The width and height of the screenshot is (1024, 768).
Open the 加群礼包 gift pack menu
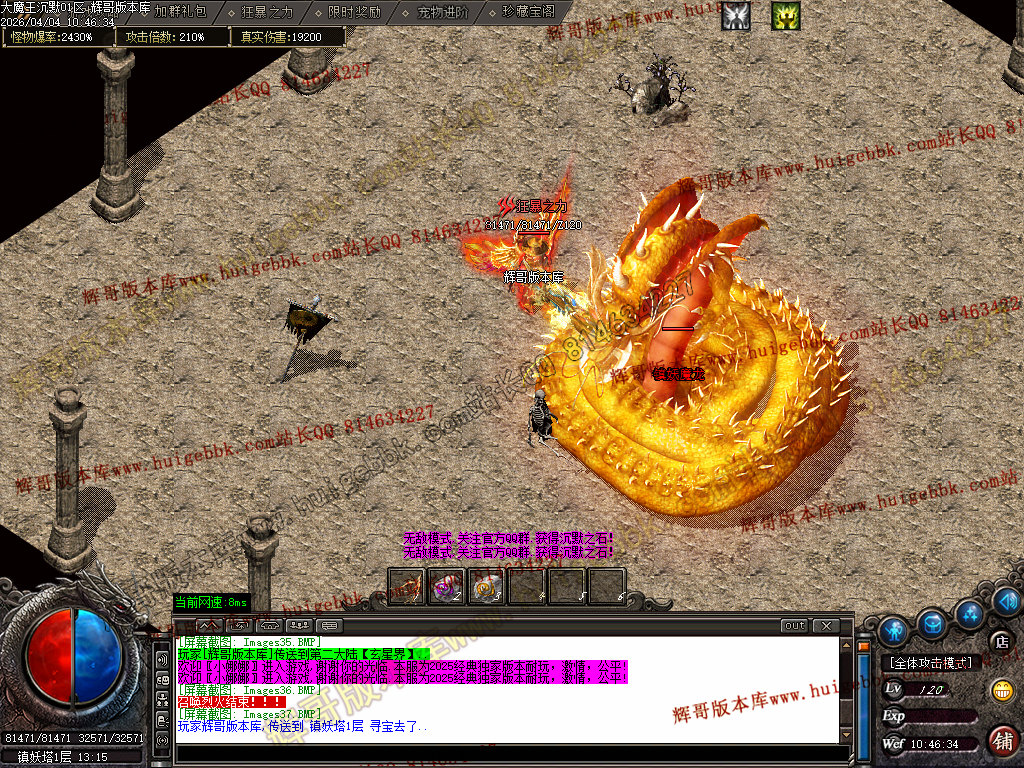pyautogui.click(x=180, y=12)
